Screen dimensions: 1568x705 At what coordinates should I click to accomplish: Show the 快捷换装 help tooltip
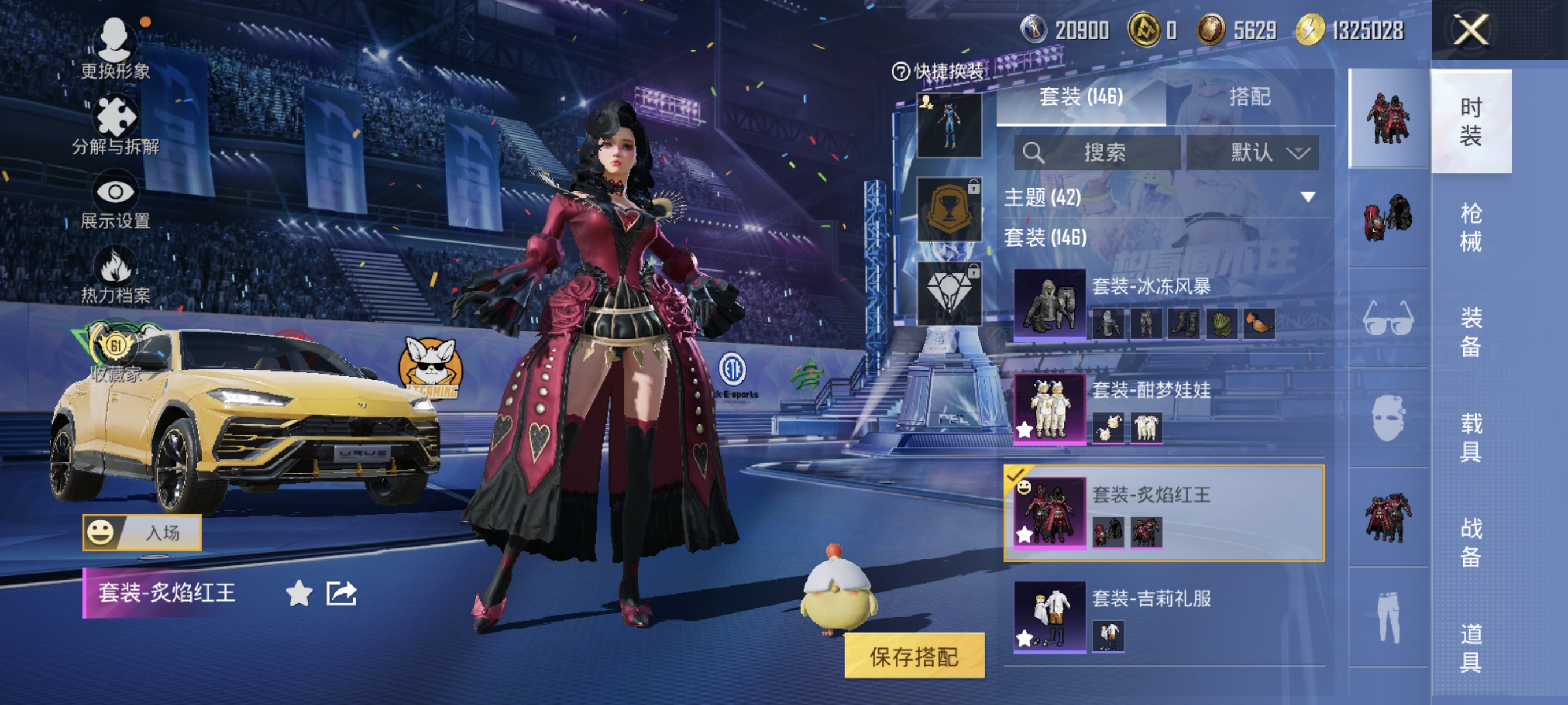point(900,72)
